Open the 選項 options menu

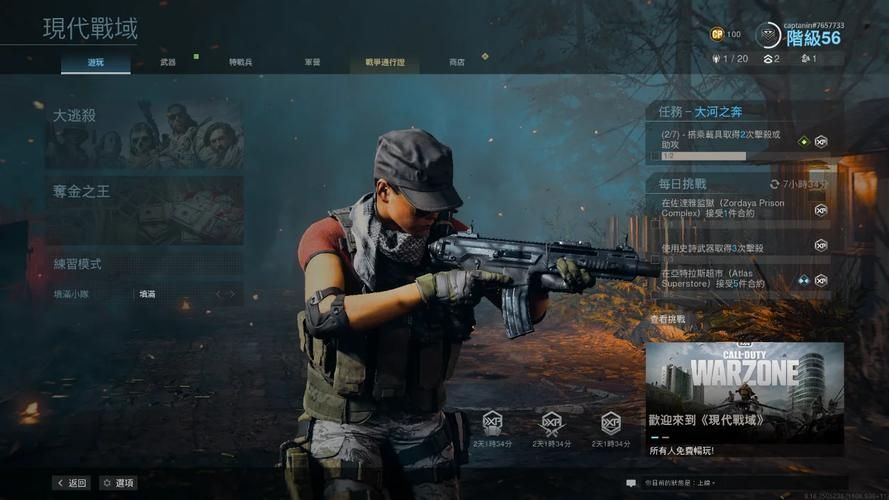118,483
